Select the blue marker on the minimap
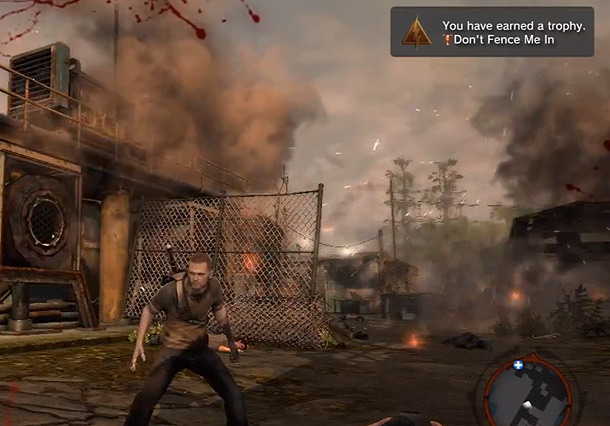Screen dimensions: 610x426 coord(518,365)
